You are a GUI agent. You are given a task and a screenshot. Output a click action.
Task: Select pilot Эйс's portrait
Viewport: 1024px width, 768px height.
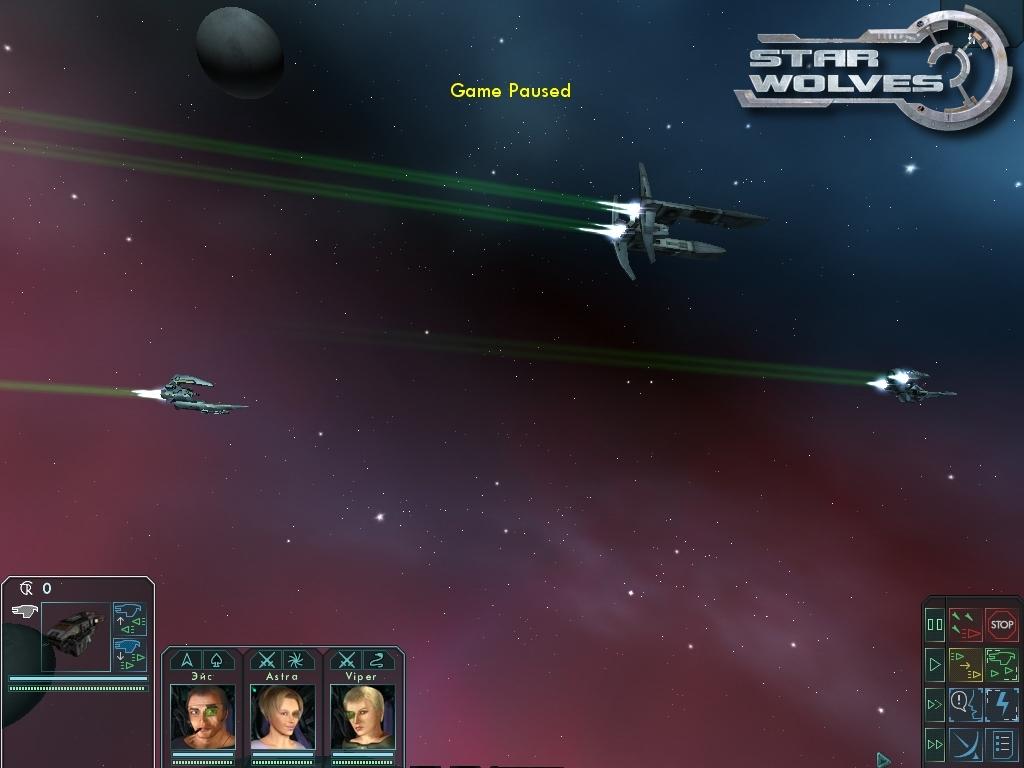(x=203, y=717)
